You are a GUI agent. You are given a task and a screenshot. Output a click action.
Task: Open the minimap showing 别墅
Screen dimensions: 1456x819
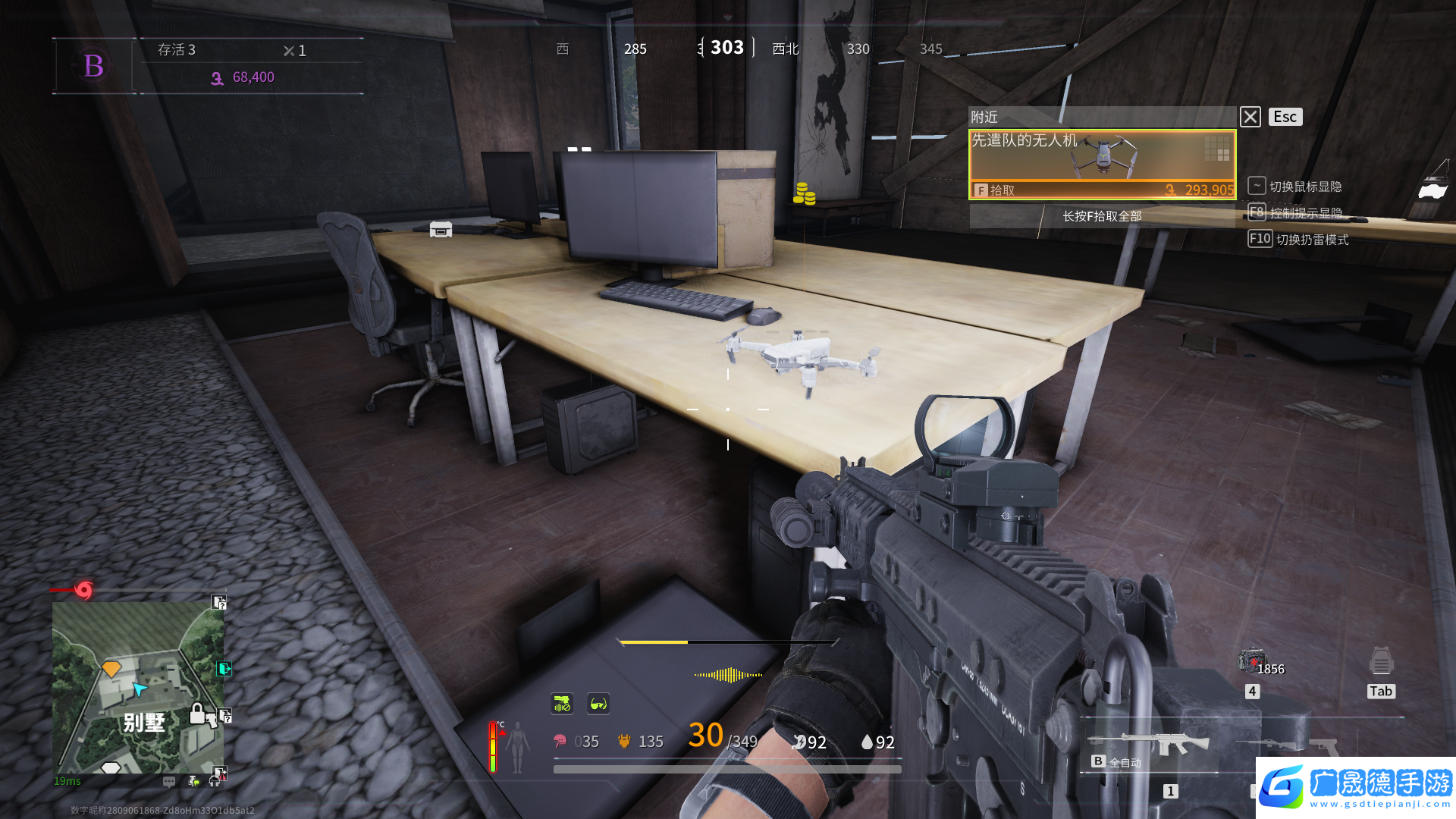tap(138, 687)
